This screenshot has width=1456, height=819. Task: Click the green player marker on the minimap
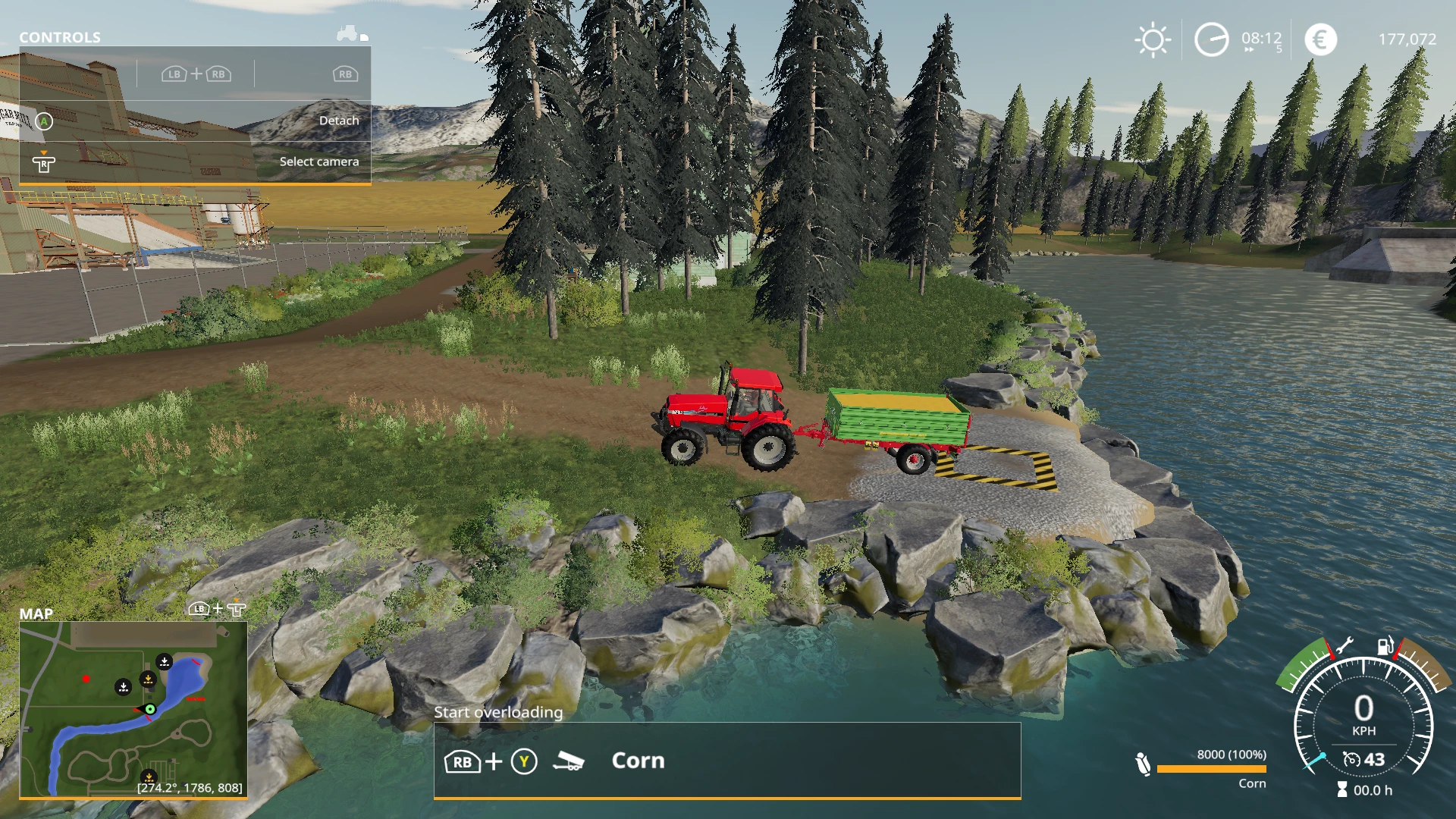150,710
